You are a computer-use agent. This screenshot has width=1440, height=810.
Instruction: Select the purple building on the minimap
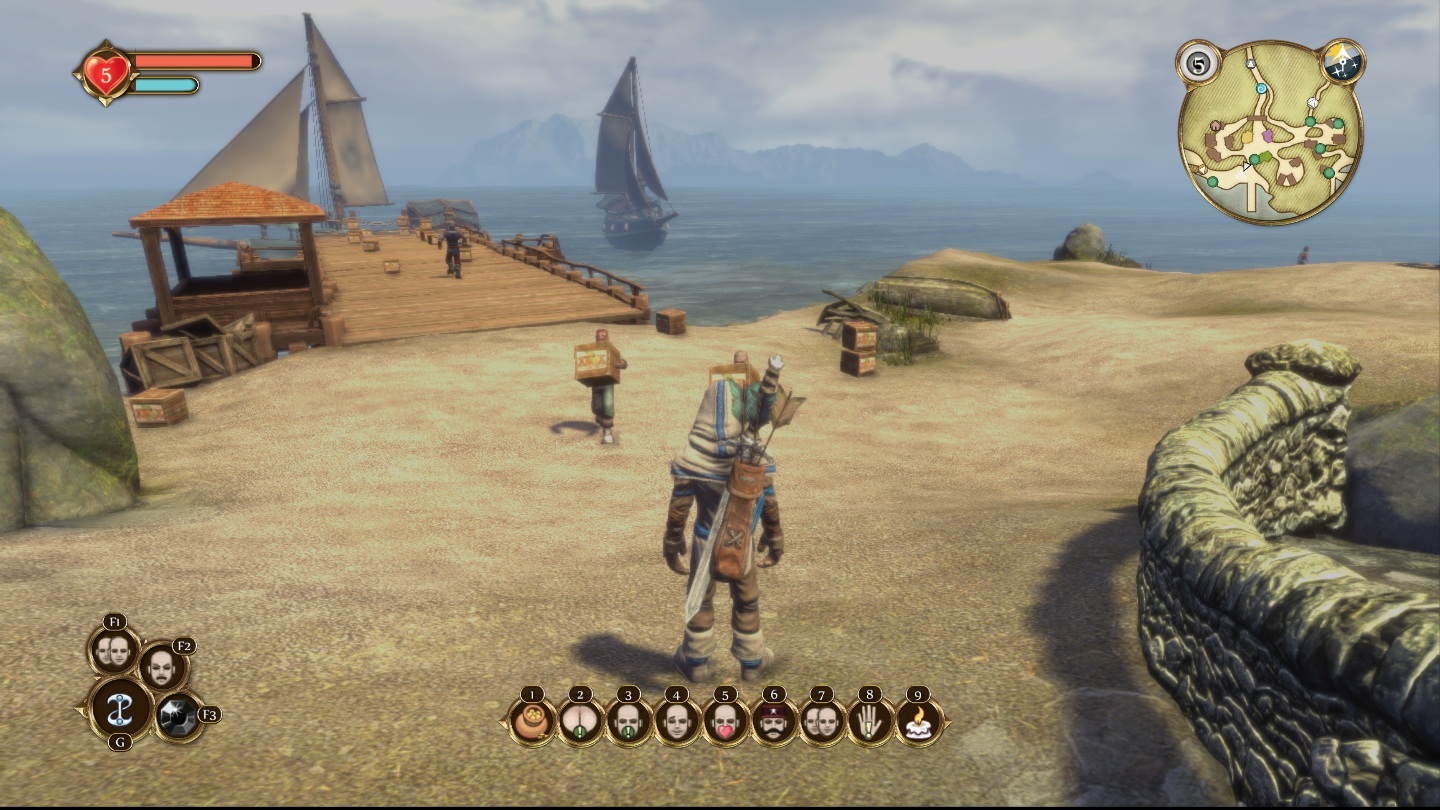(x=1268, y=134)
